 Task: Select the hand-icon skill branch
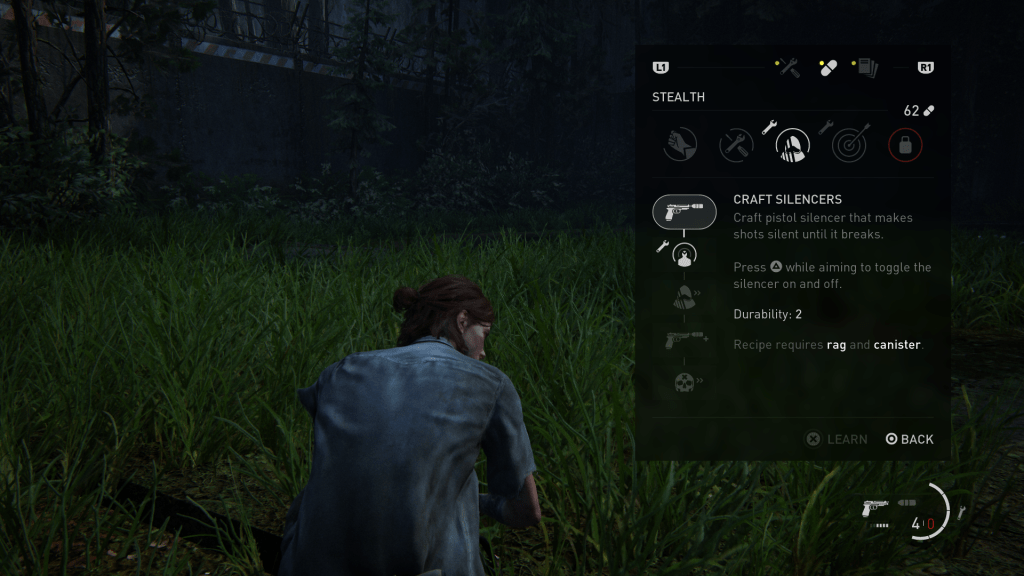tap(681, 145)
